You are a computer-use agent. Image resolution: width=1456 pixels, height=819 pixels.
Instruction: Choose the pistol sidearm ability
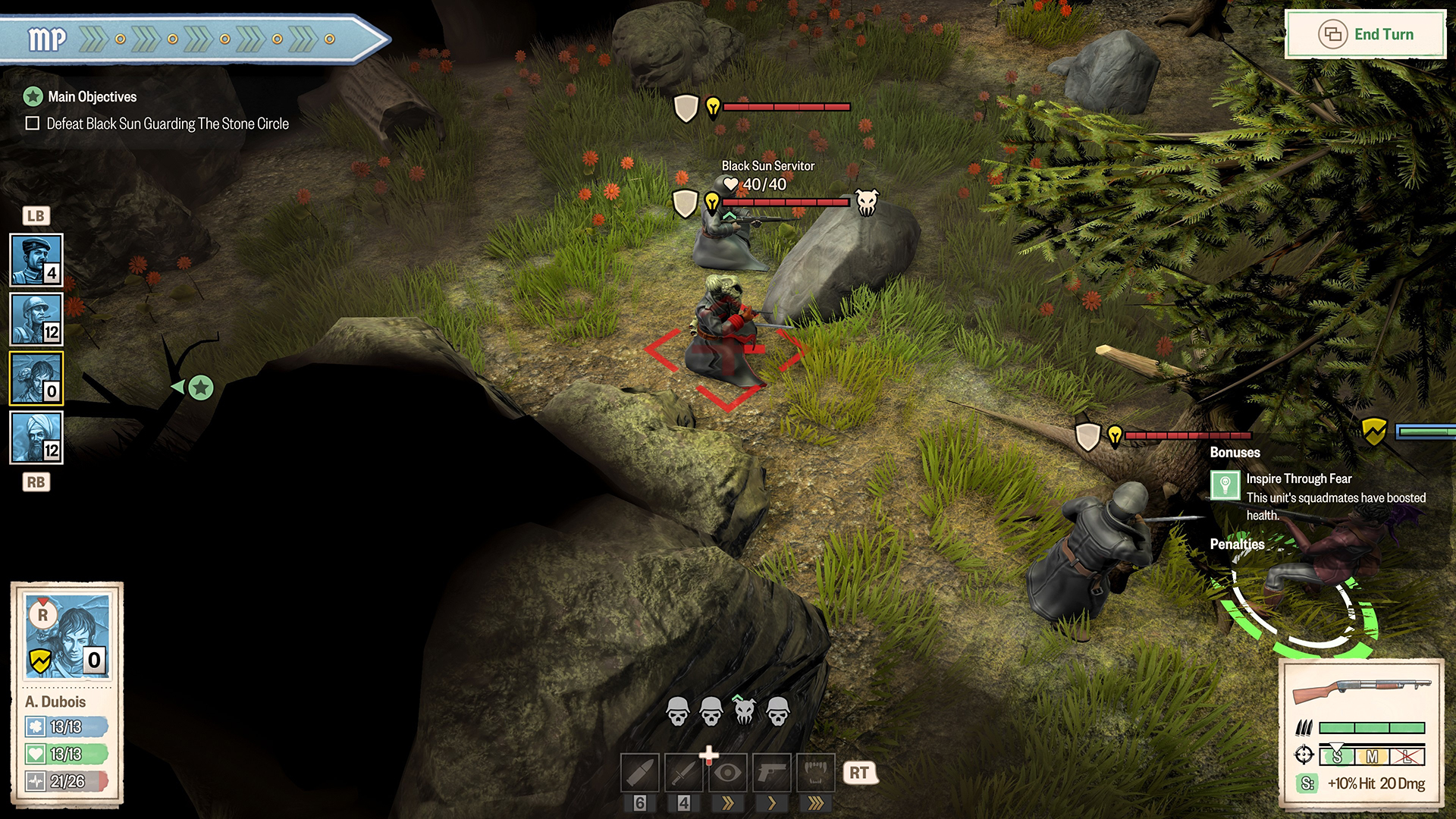click(x=772, y=773)
